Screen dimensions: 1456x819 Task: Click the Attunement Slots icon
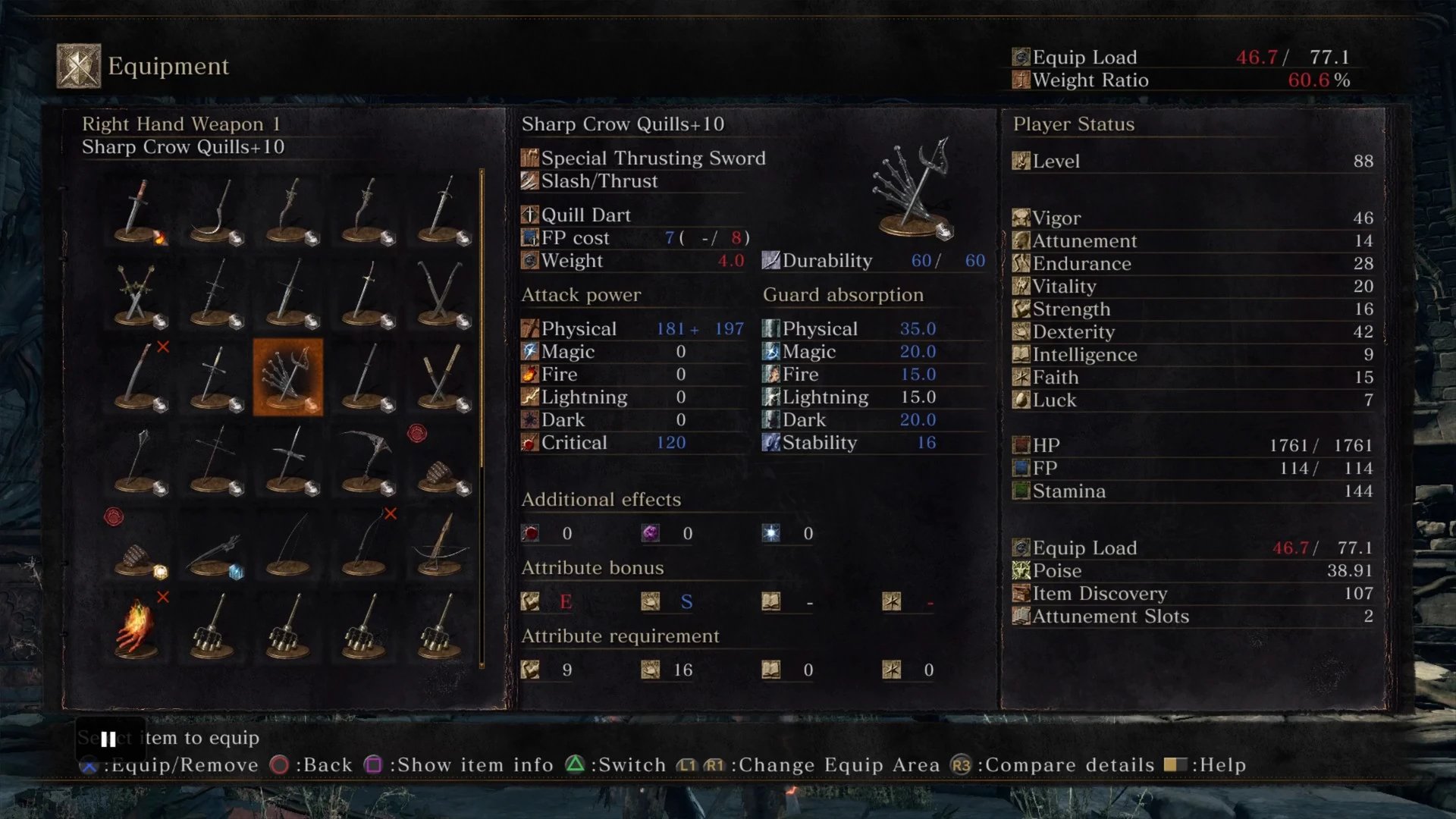[1020, 617]
